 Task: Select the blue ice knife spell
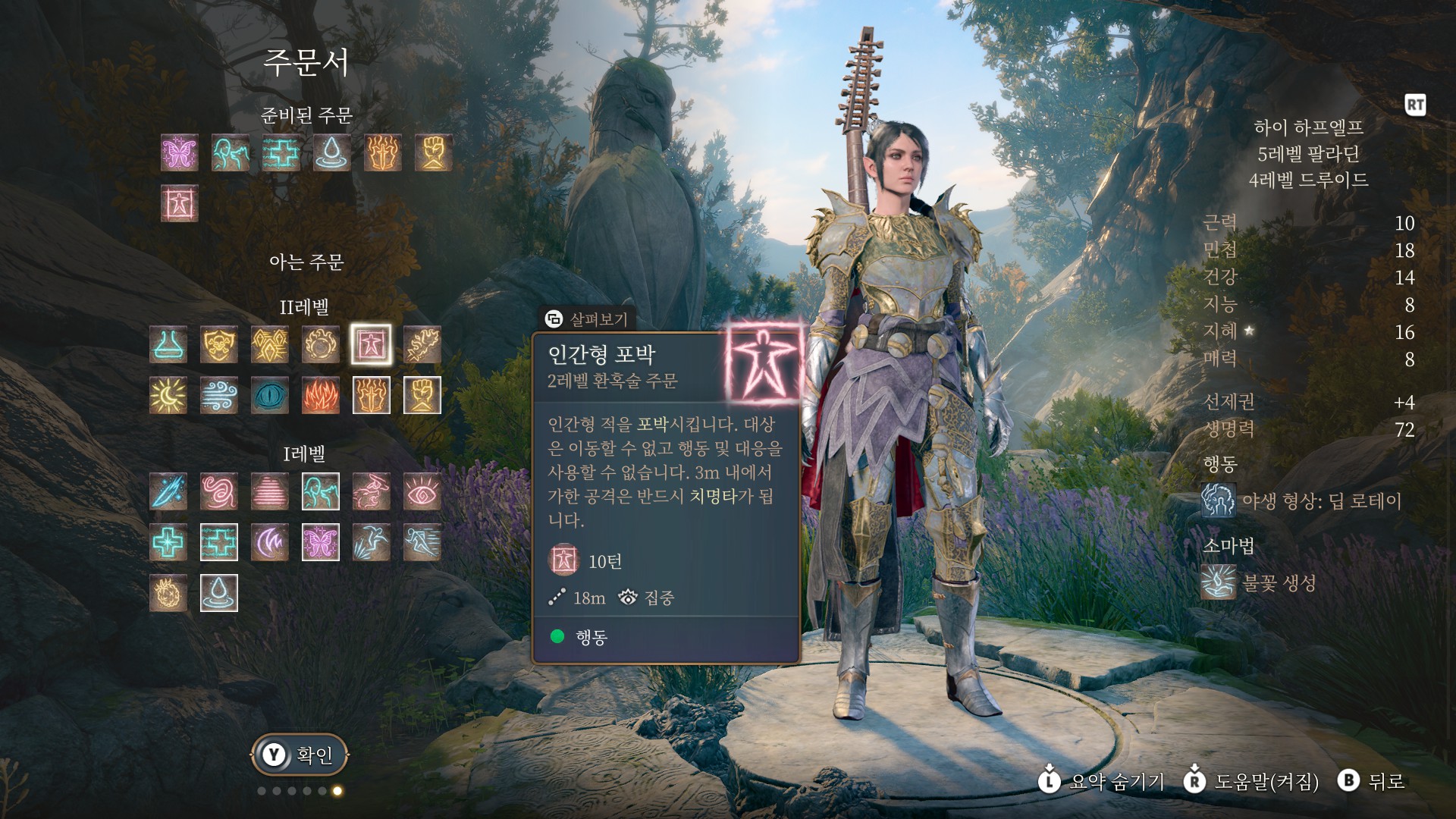pyautogui.click(x=168, y=491)
